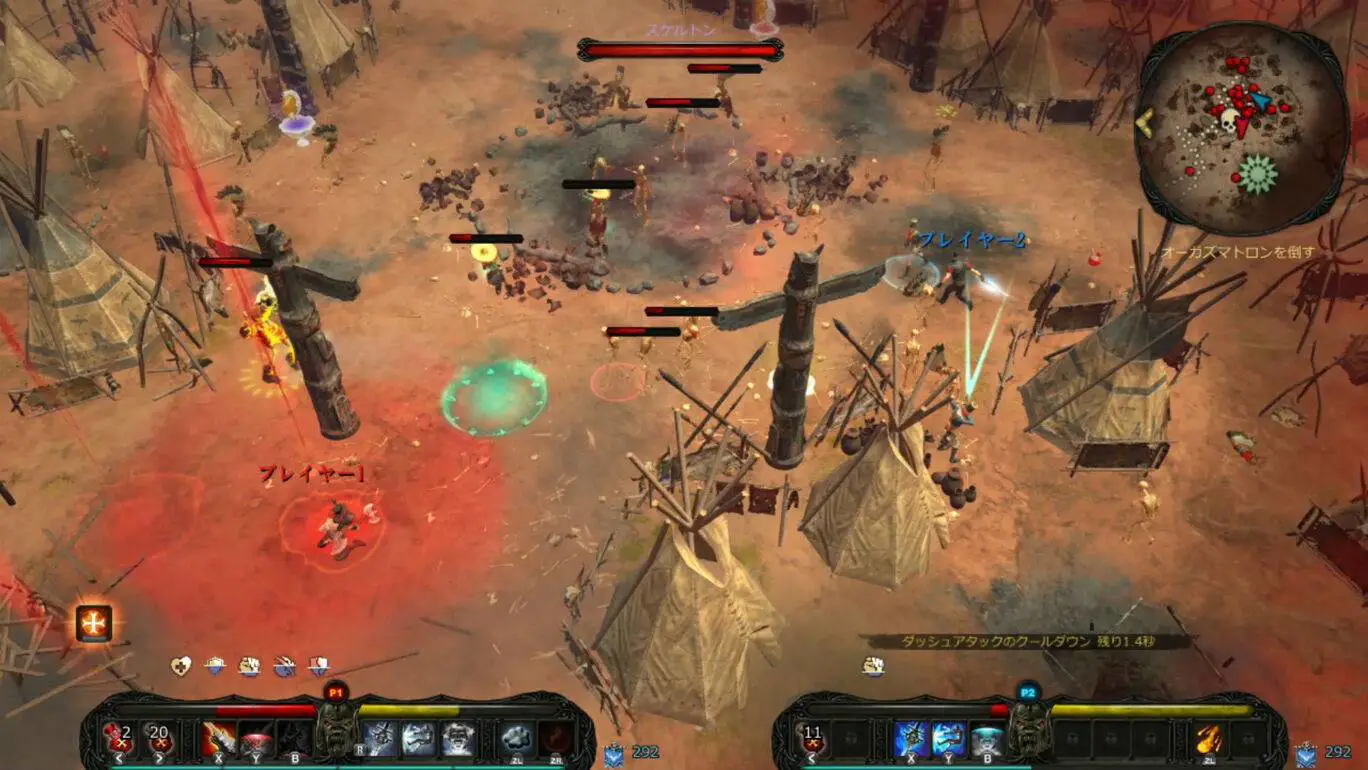This screenshot has height=770, width=1368.
Task: Use Player 1's red potion with count 2
Action: [120, 738]
